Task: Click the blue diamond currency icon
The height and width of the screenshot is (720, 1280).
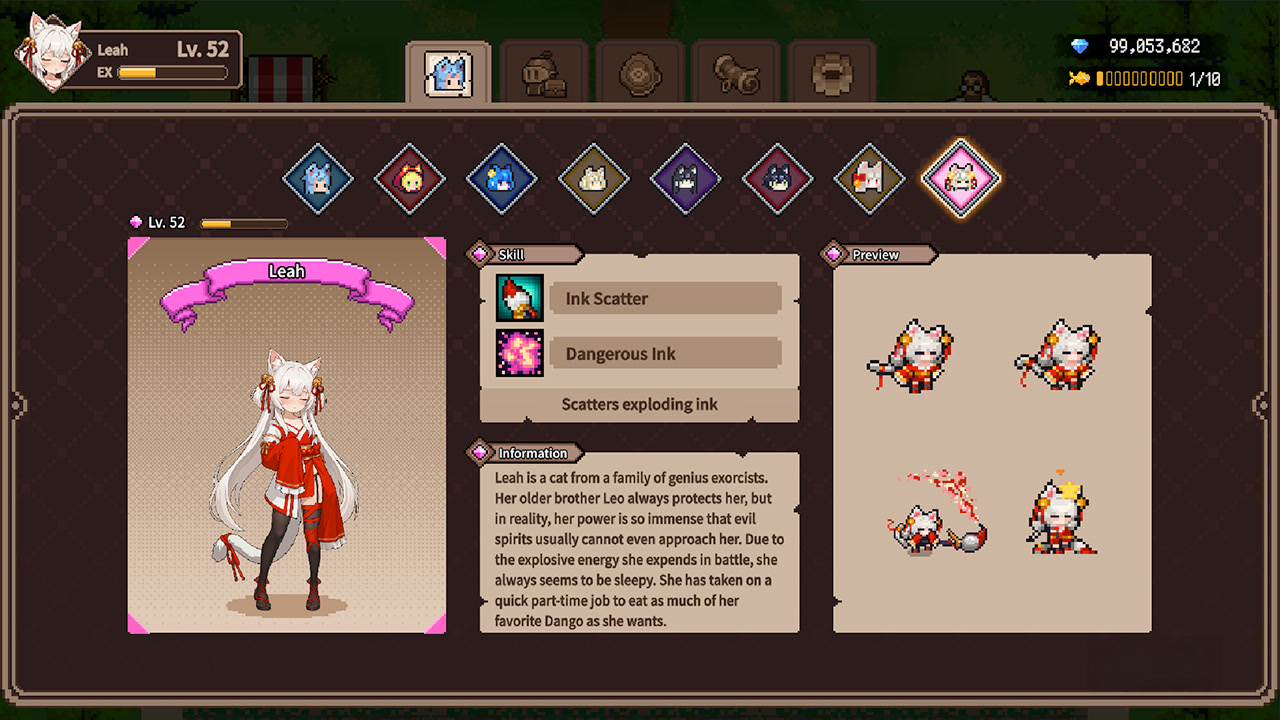Action: [1080, 46]
